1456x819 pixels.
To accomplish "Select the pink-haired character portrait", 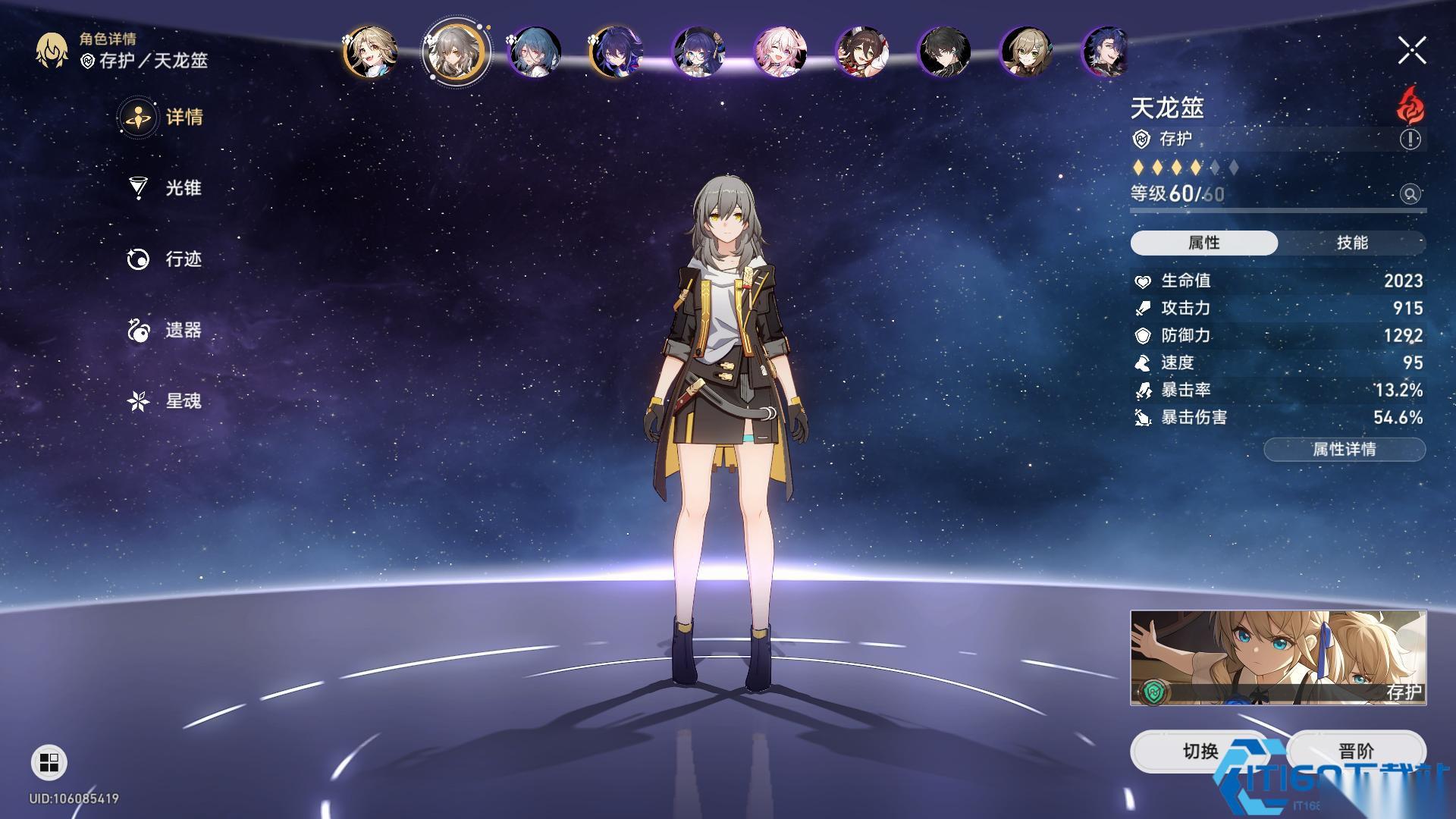I will (x=780, y=52).
